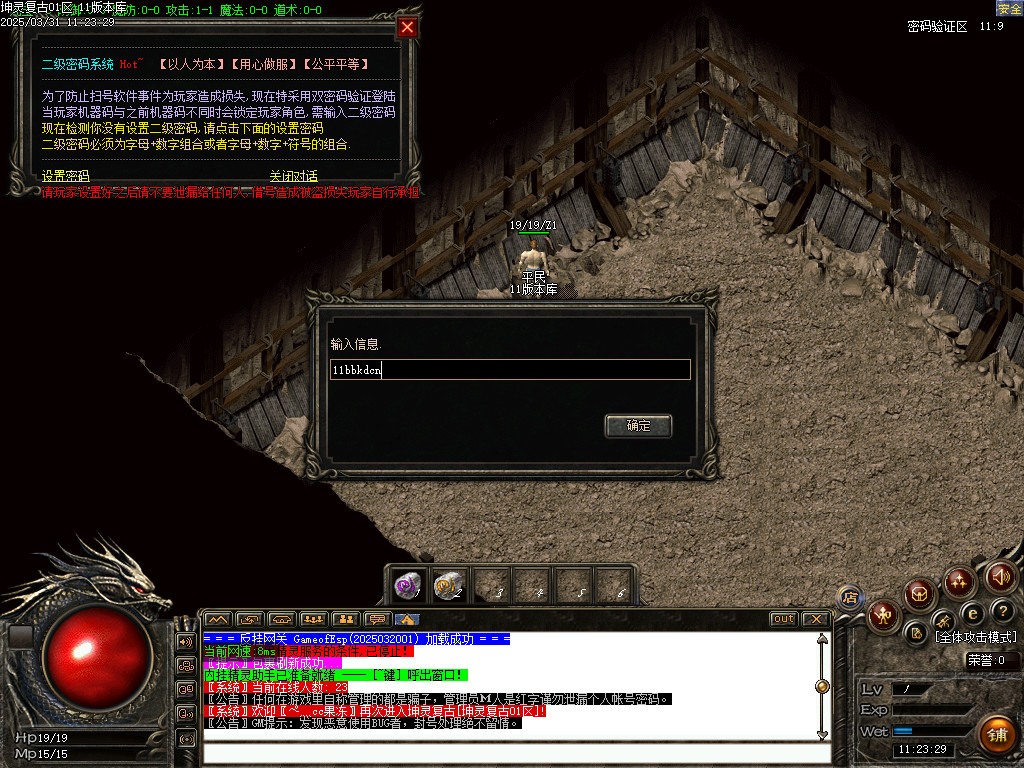Open the round 店 shop icon

click(x=850, y=598)
